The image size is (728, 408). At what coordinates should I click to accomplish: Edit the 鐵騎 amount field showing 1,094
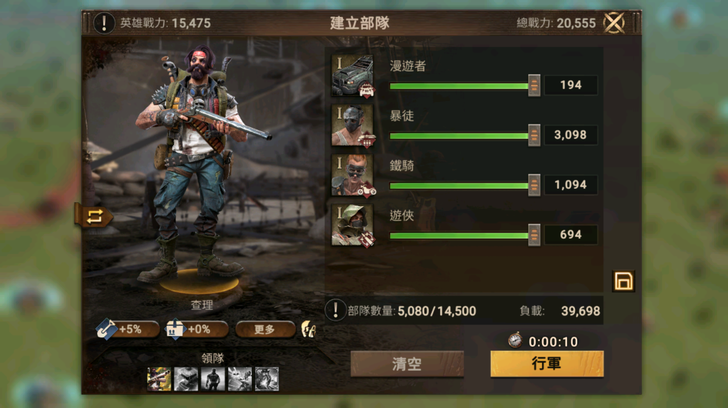(571, 185)
